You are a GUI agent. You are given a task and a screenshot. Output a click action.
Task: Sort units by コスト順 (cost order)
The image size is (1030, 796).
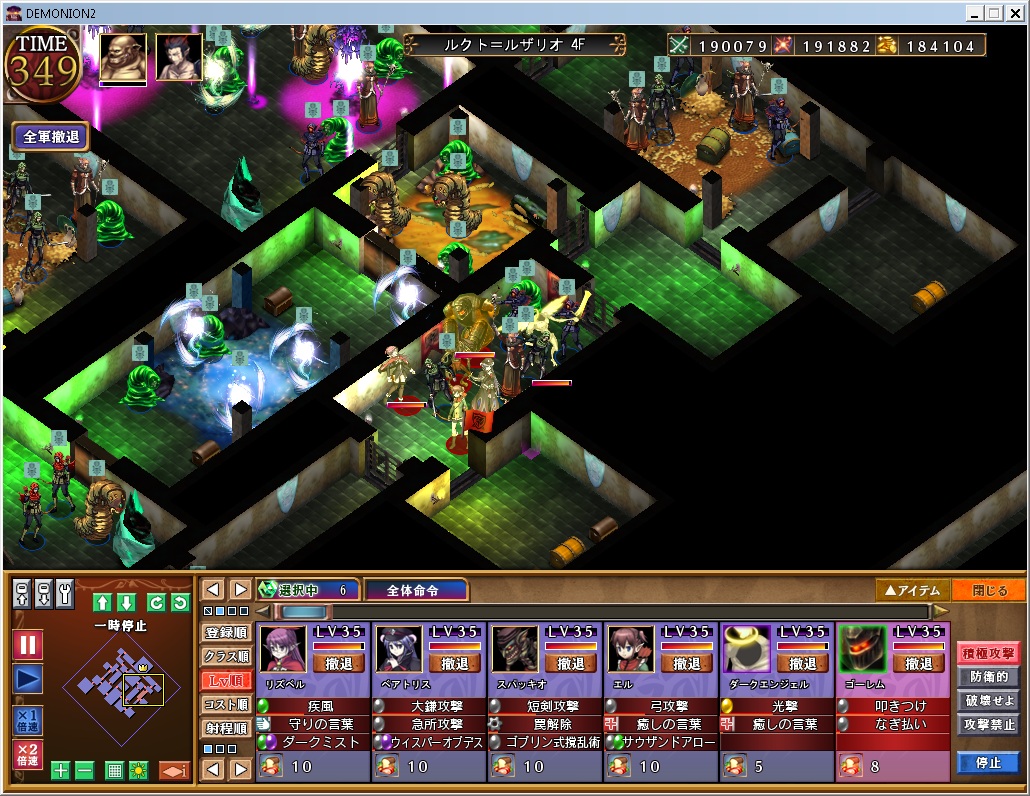click(225, 705)
